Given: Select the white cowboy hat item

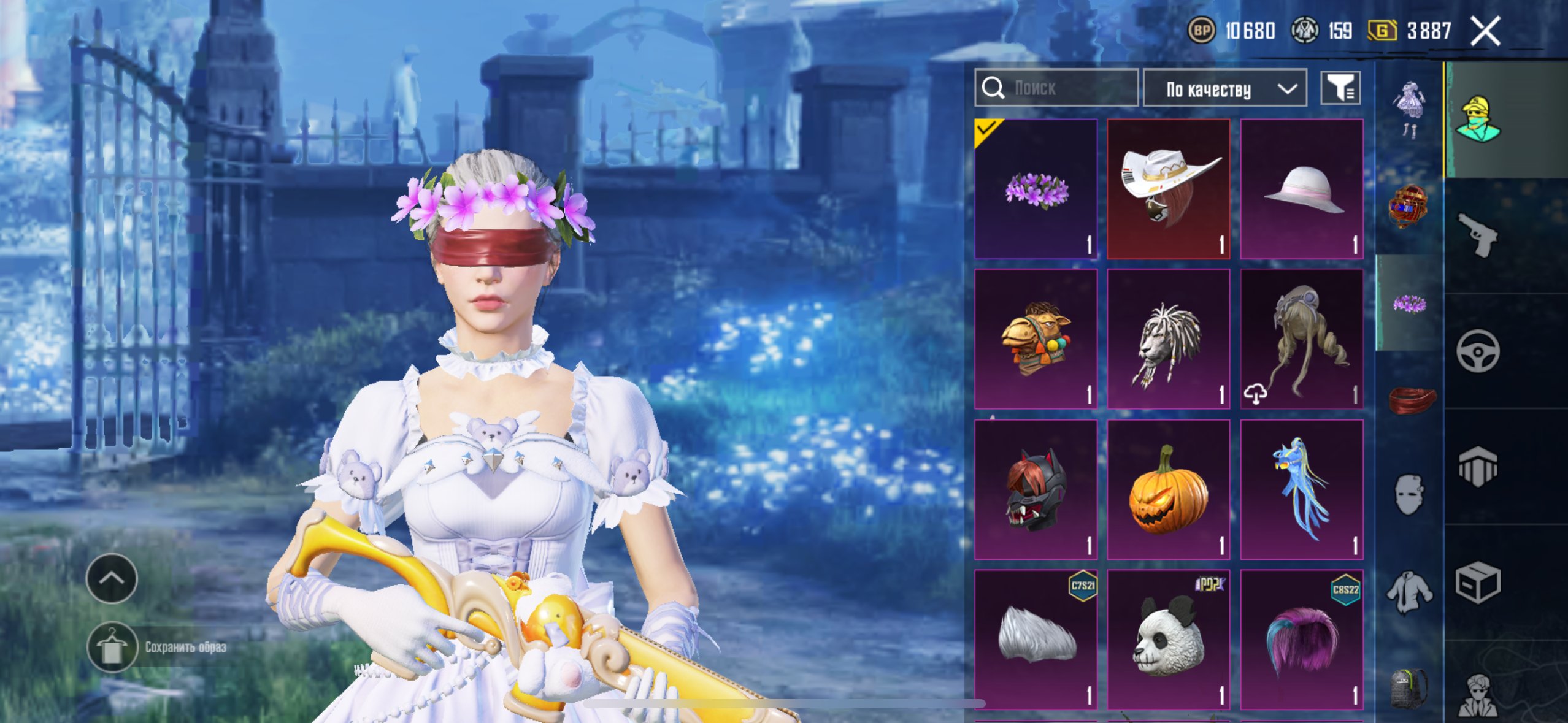Looking at the screenshot, I should pyautogui.click(x=1168, y=189).
